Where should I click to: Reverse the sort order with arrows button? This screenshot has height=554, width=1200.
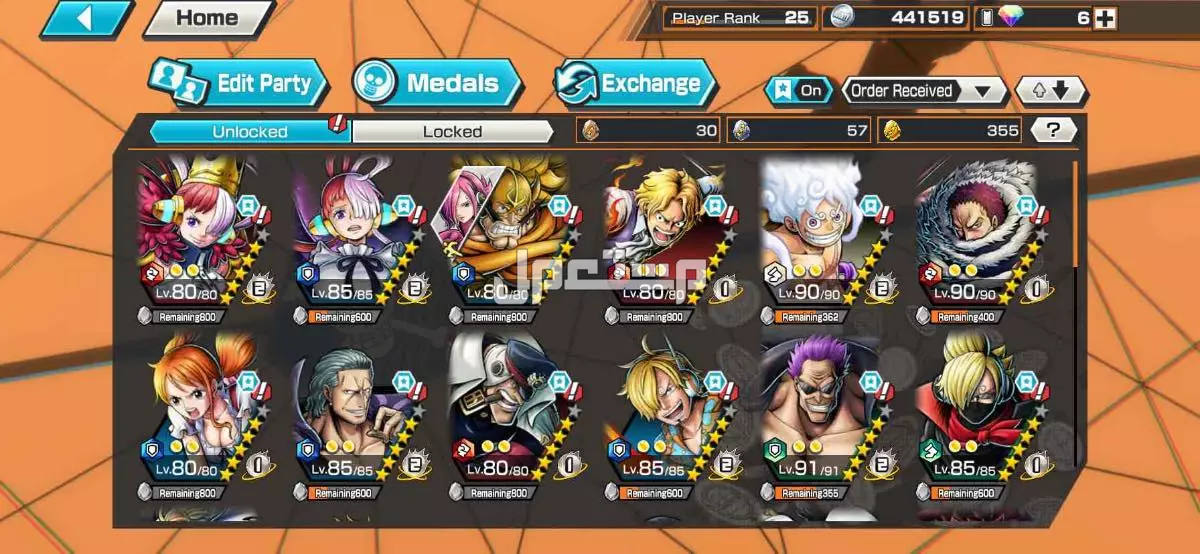click(1050, 91)
